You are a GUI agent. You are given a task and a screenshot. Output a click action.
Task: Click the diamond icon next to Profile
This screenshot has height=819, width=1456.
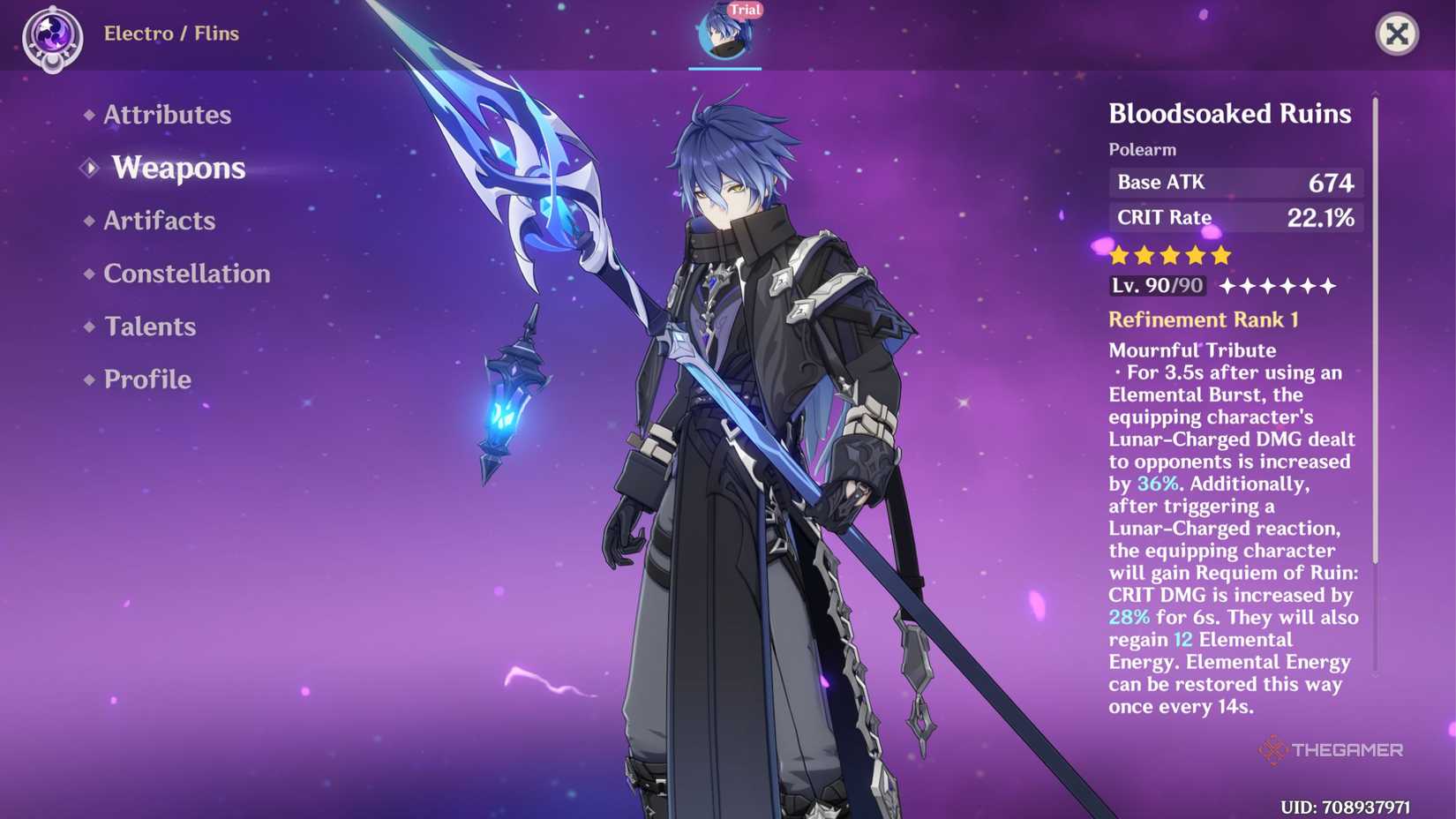pyautogui.click(x=88, y=379)
